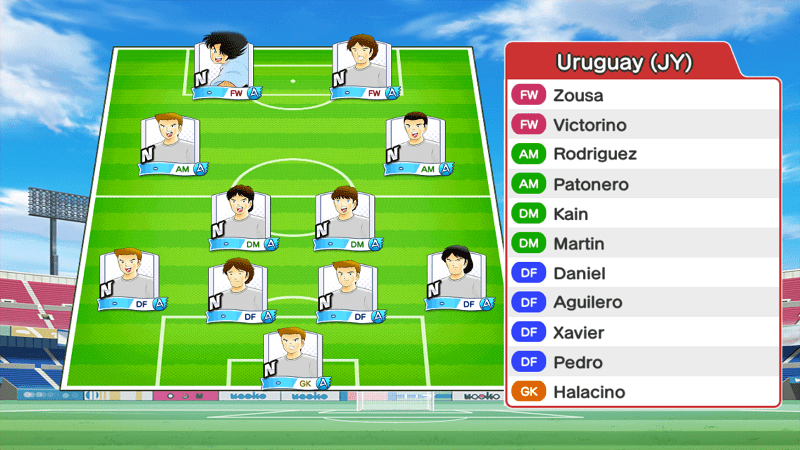The height and width of the screenshot is (450, 800).
Task: Click the Uruguay (JY) team header tab
Action: pyautogui.click(x=623, y=63)
